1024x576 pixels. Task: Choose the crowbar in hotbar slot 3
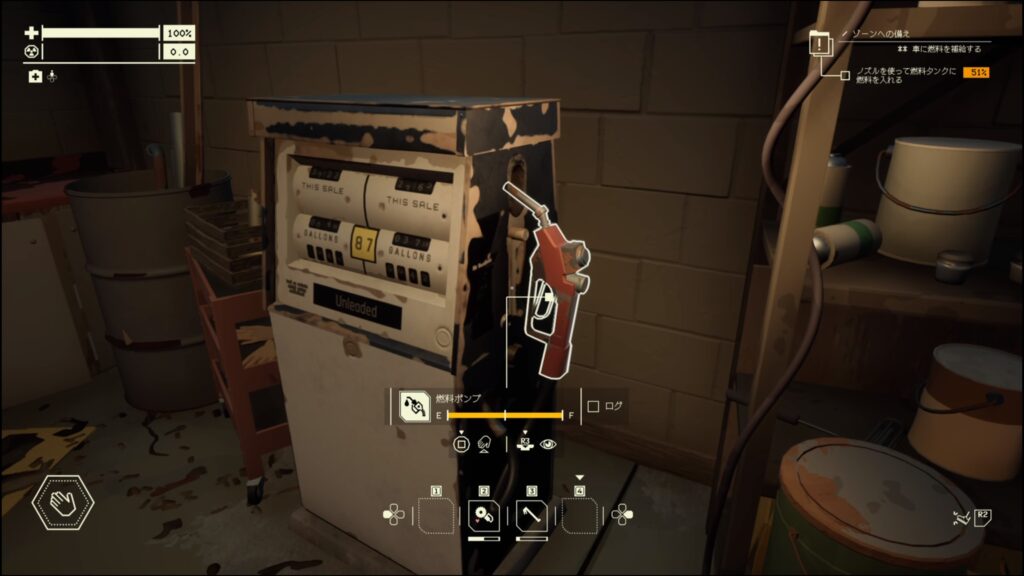pos(532,516)
